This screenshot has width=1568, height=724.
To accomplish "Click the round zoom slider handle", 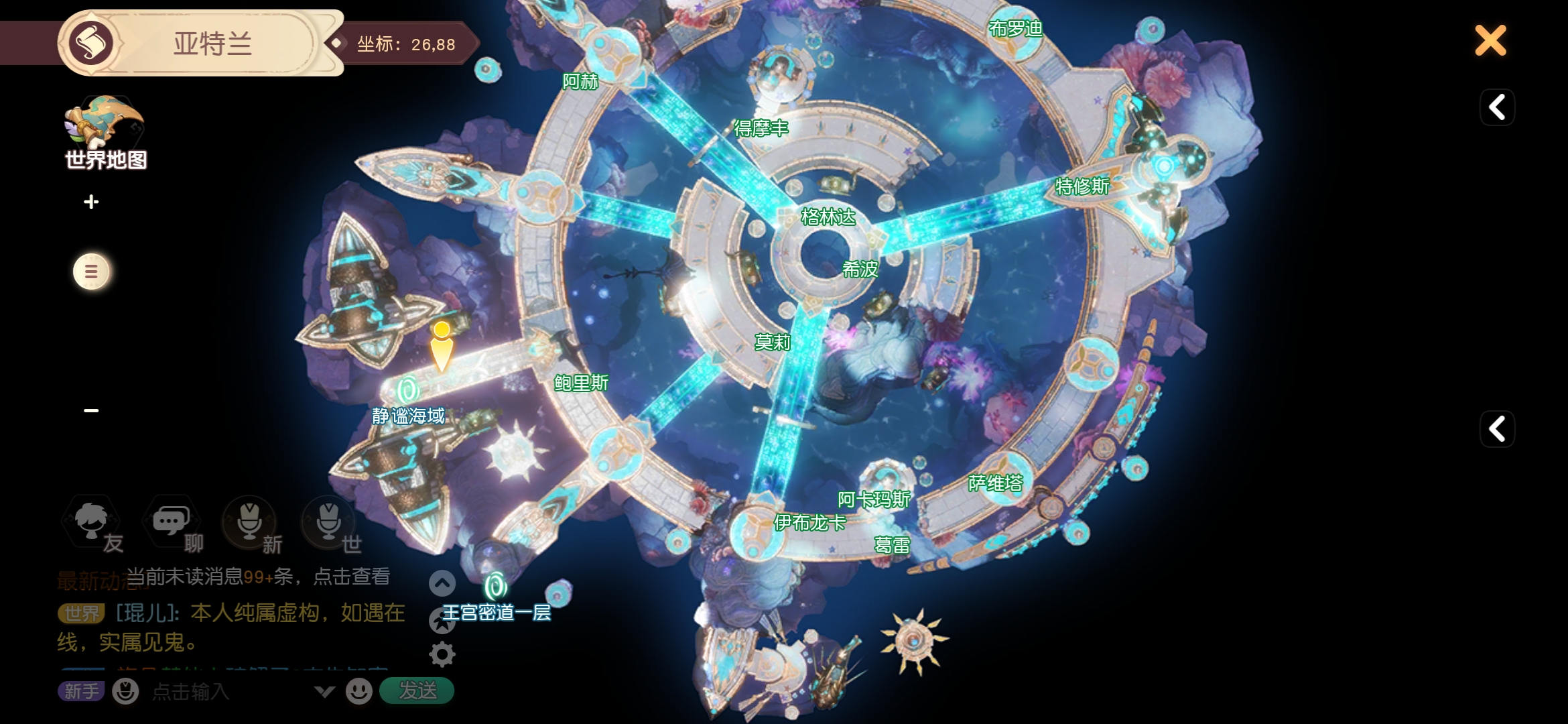I will coord(92,271).
